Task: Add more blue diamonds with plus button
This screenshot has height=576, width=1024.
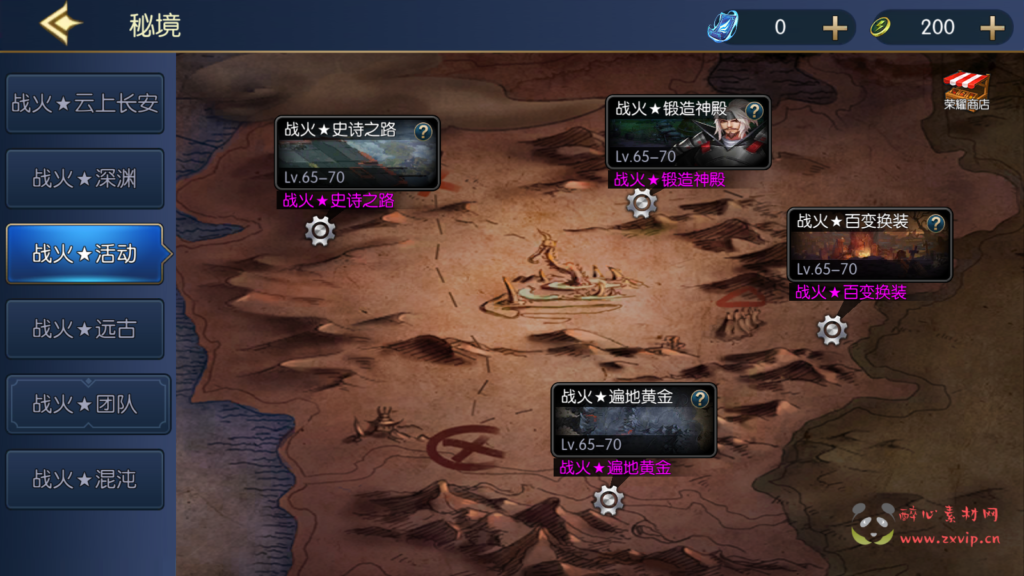Action: (835, 27)
